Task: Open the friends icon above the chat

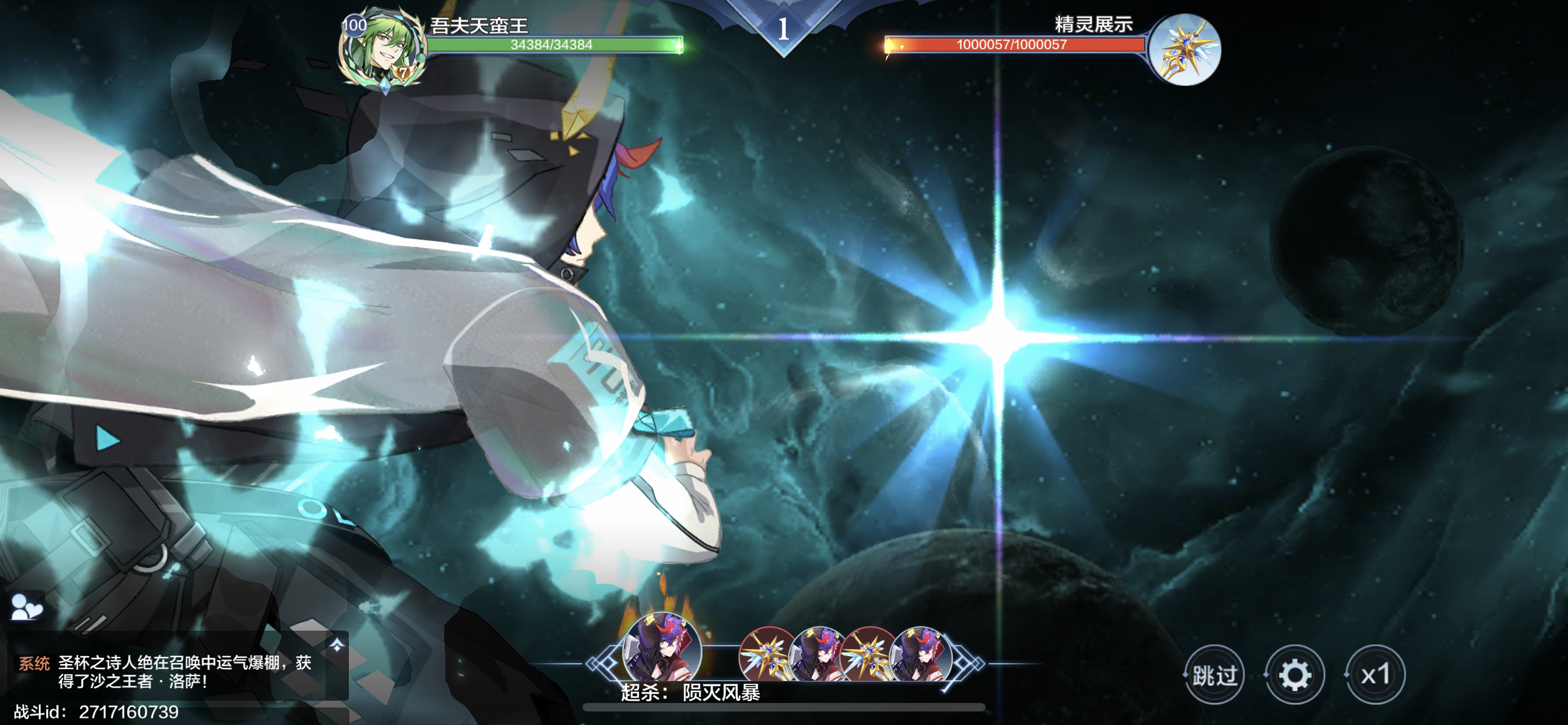Action: [x=26, y=606]
